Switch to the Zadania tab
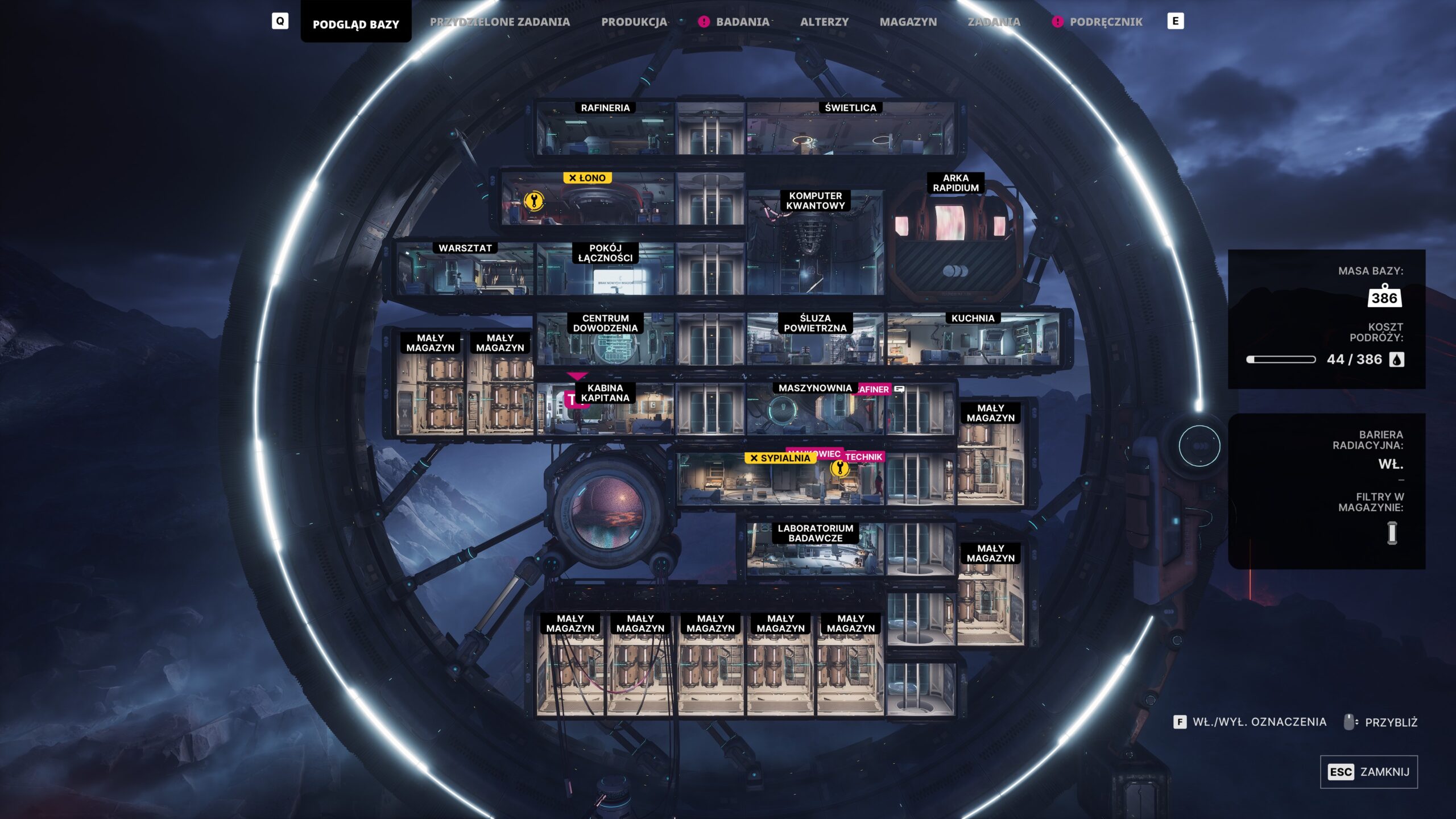This screenshot has width=1456, height=819. coord(994,22)
